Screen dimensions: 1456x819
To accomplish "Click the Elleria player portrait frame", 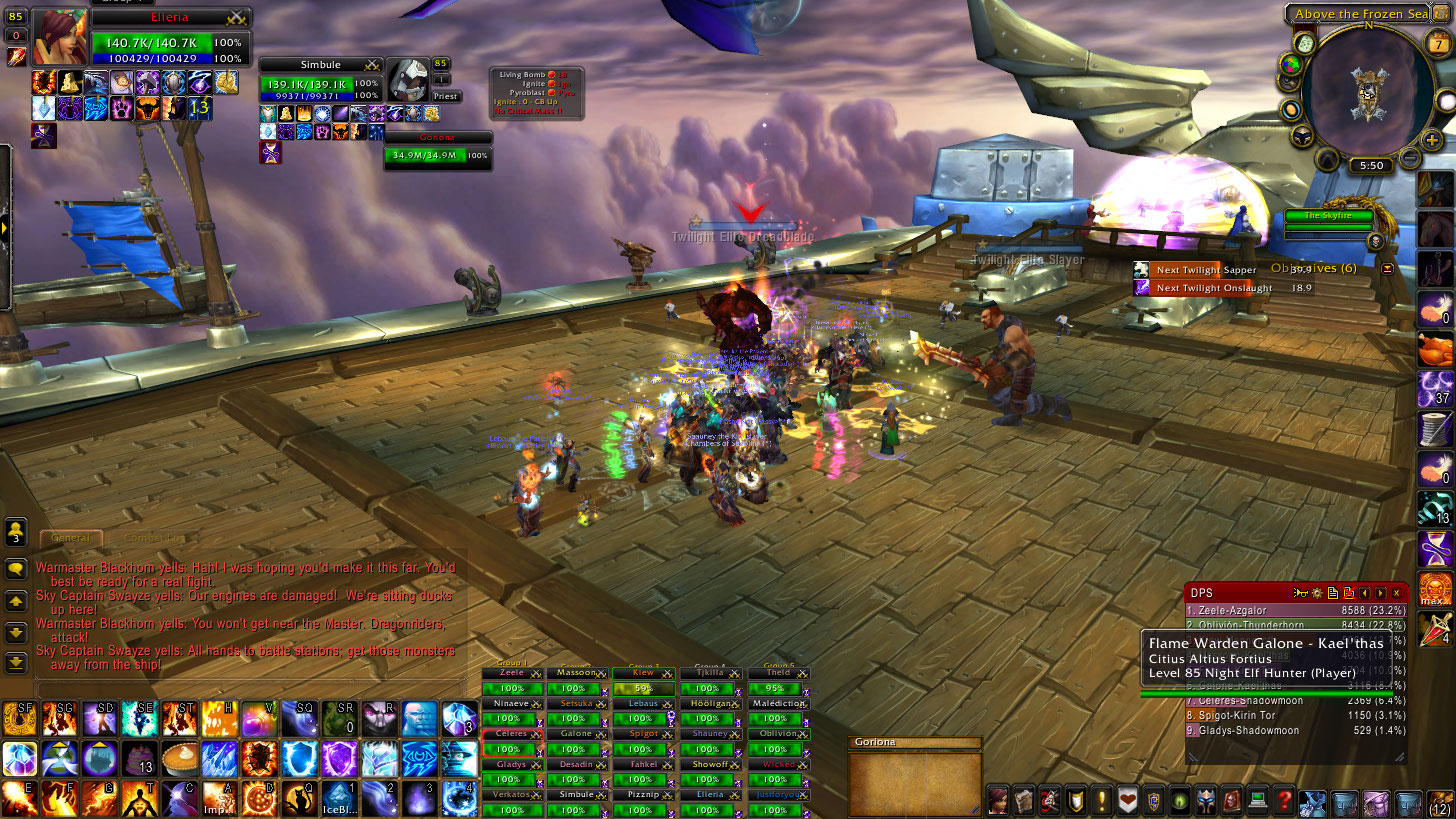I will [x=60, y=37].
